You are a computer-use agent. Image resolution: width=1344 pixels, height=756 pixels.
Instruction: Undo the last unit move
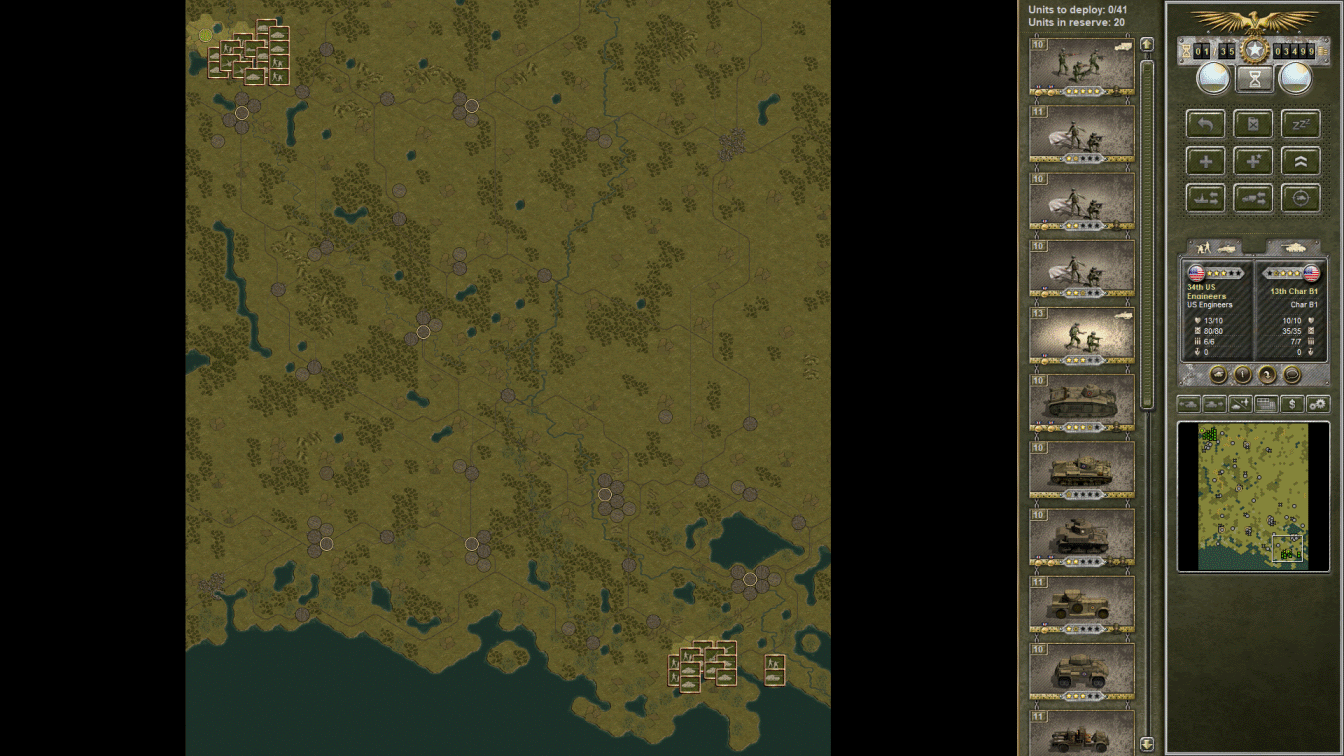pos(1205,124)
